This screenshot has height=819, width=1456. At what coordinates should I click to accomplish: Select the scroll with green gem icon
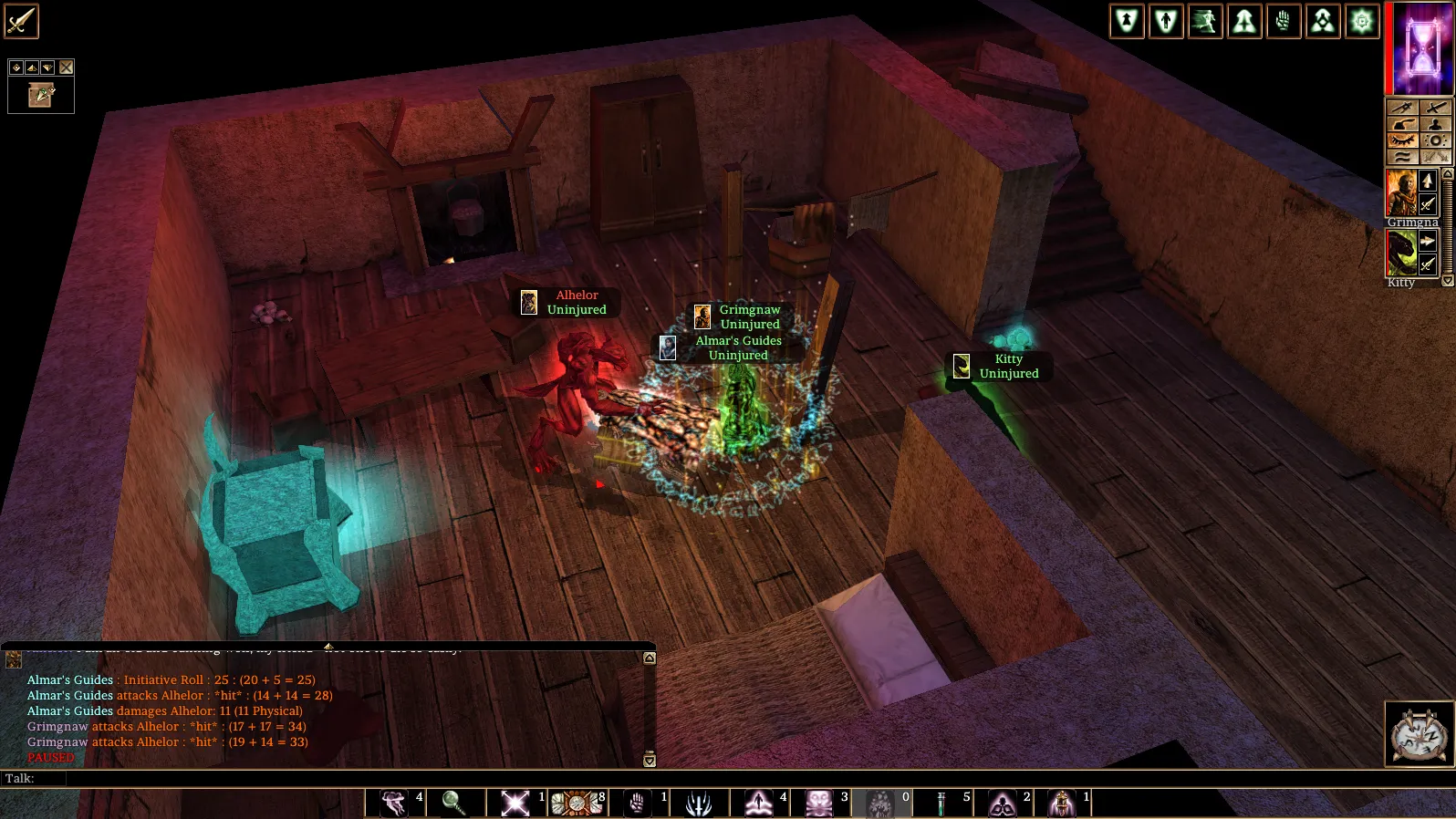(41, 95)
